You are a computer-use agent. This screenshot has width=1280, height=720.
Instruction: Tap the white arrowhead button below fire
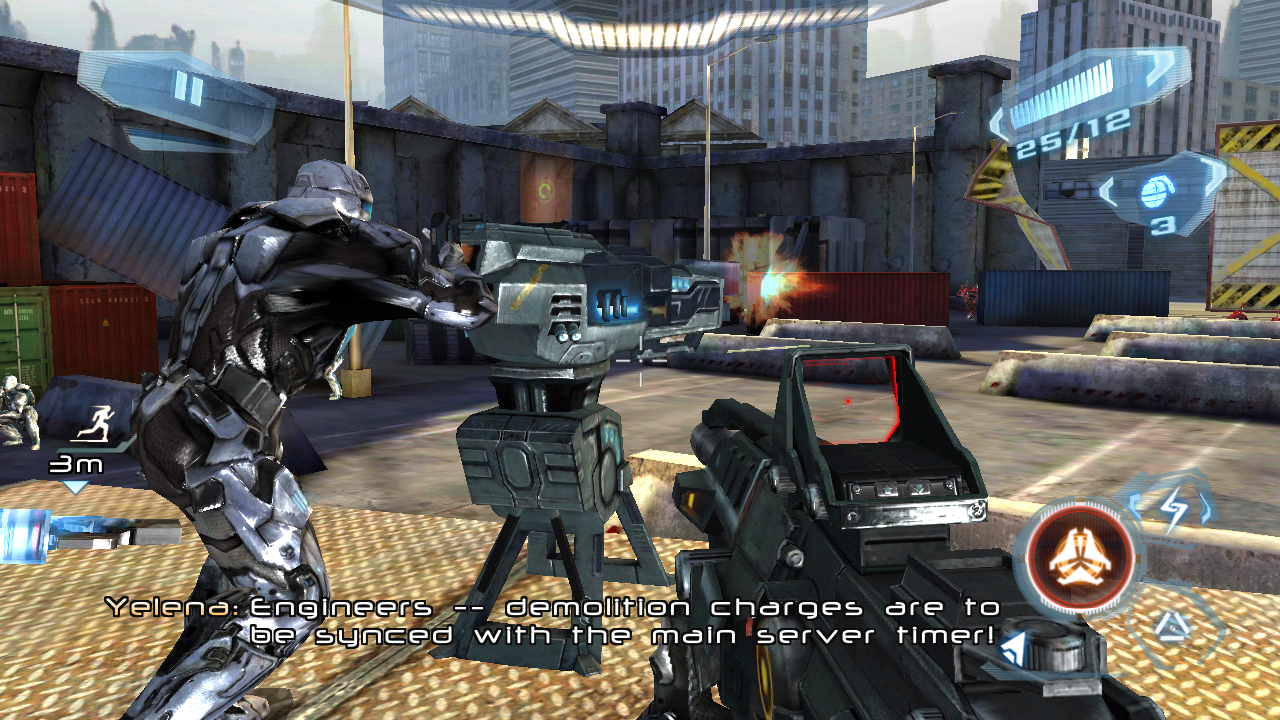tap(1015, 648)
